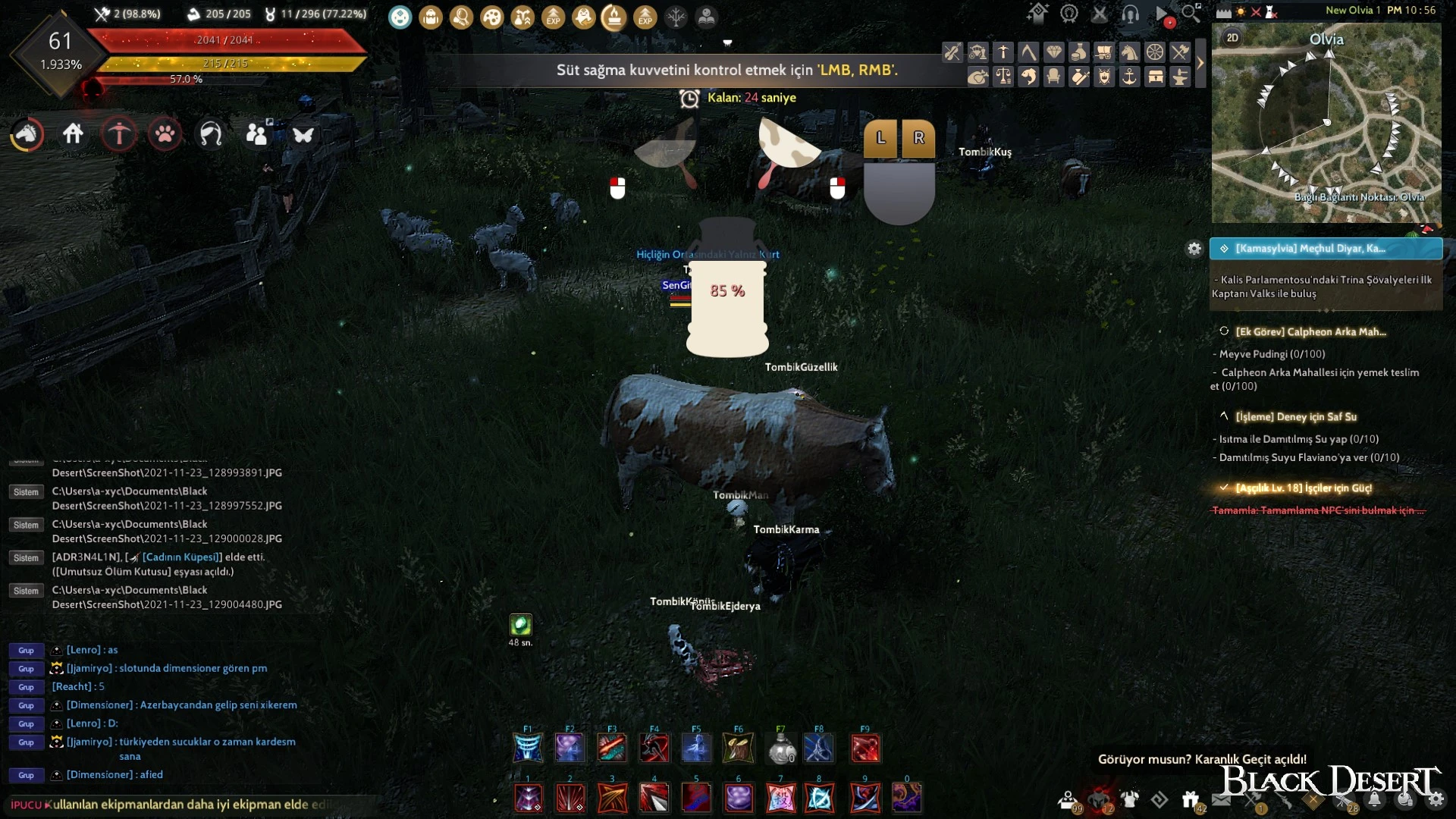Select the anchor wharf NPC finder icon

1129,77
